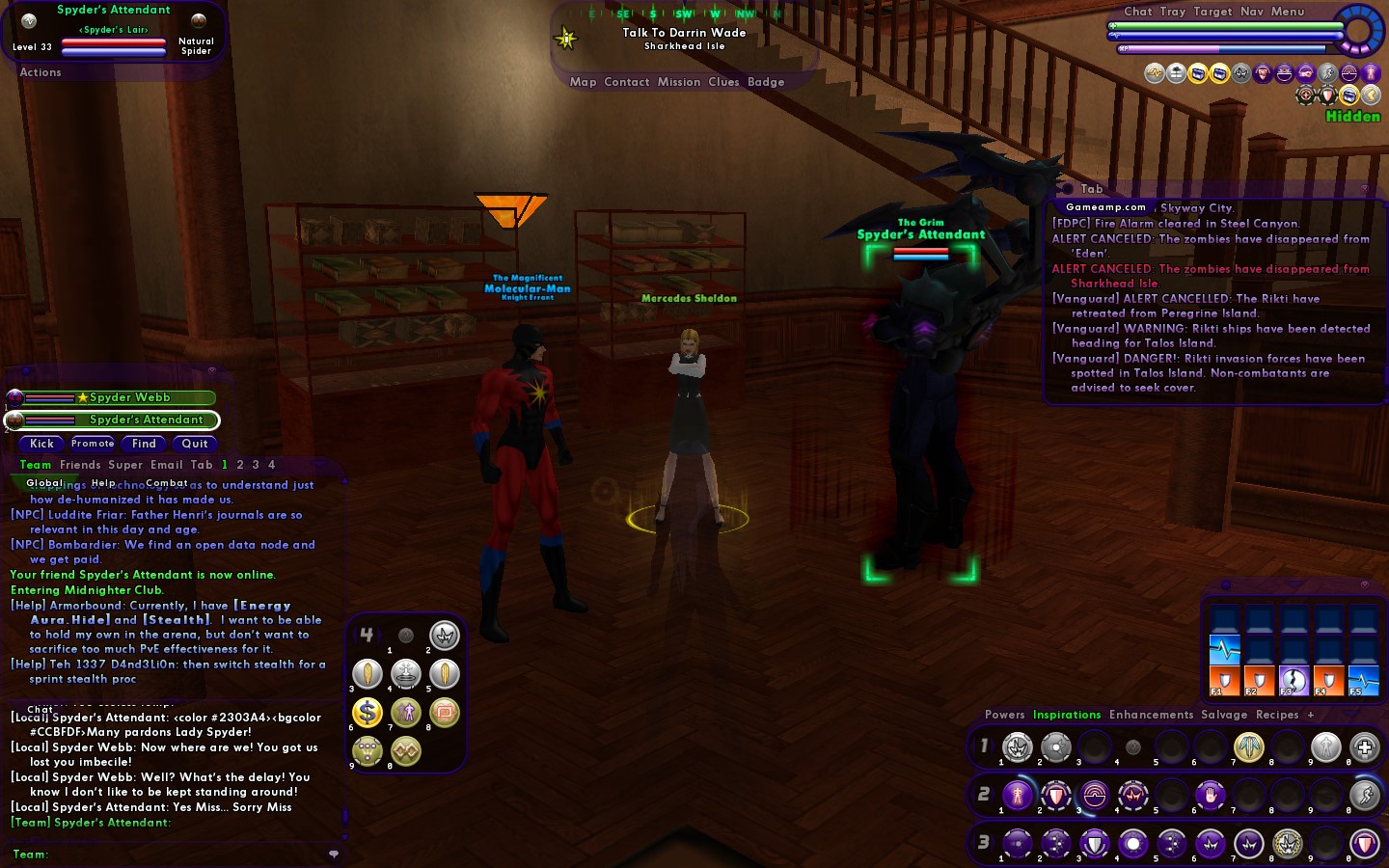Open the Clues list
Viewport: 1389px width, 868px height.
click(723, 82)
